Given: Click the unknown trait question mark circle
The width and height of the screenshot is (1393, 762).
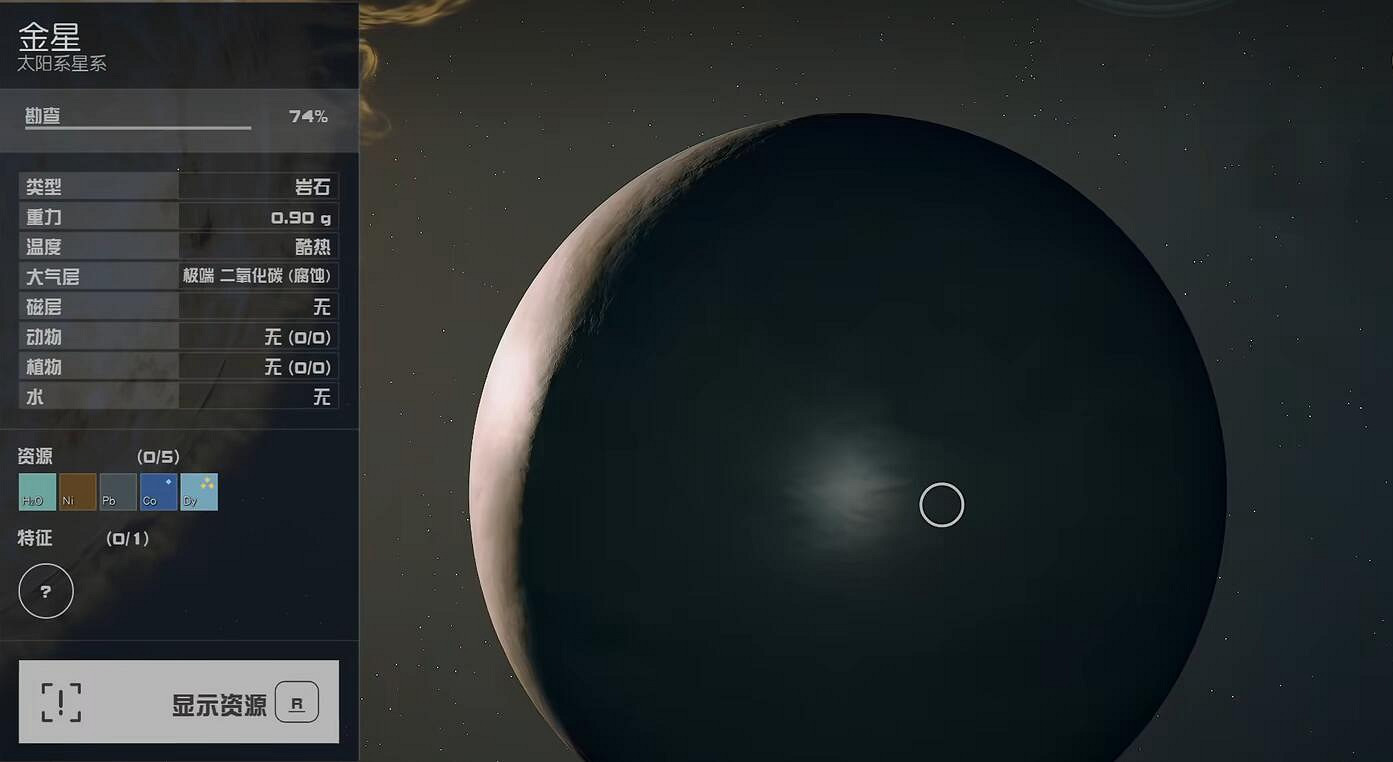Looking at the screenshot, I should point(45,591).
